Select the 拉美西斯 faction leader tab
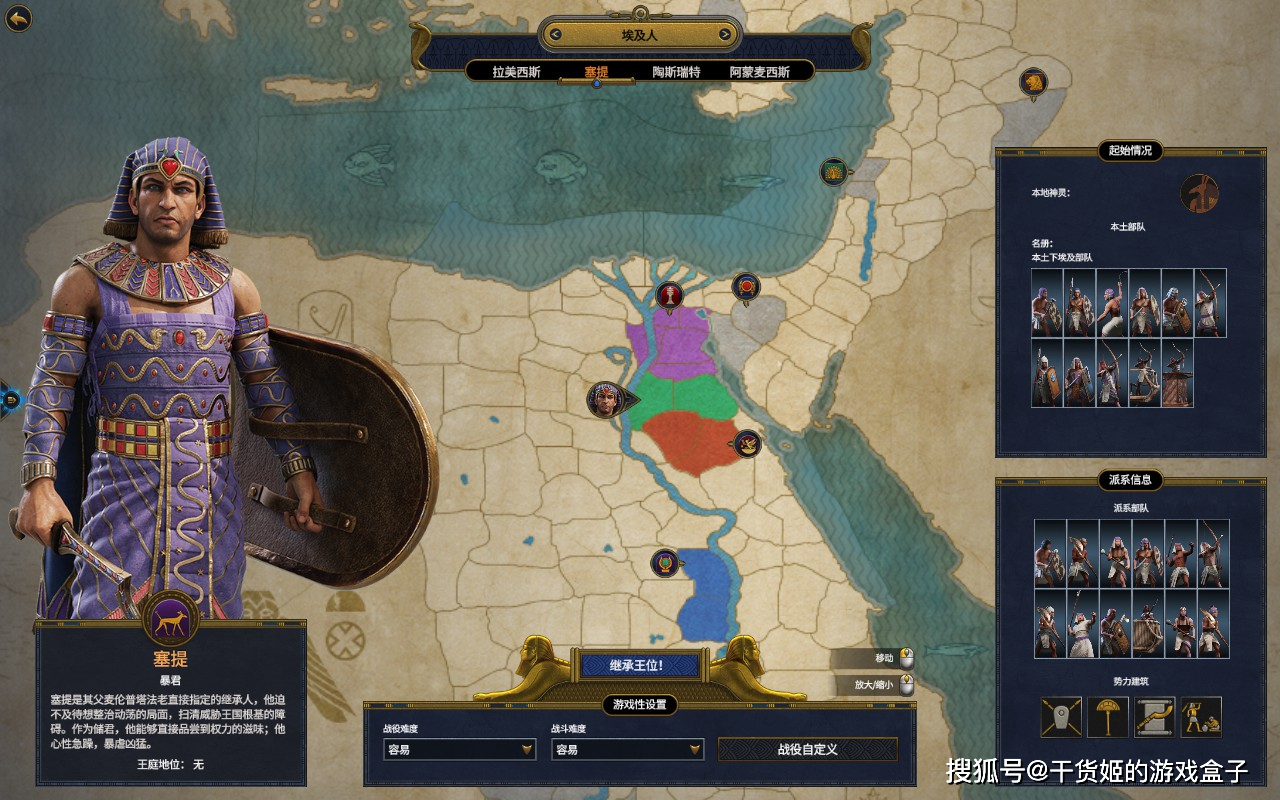The image size is (1280, 800). pyautogui.click(x=516, y=72)
